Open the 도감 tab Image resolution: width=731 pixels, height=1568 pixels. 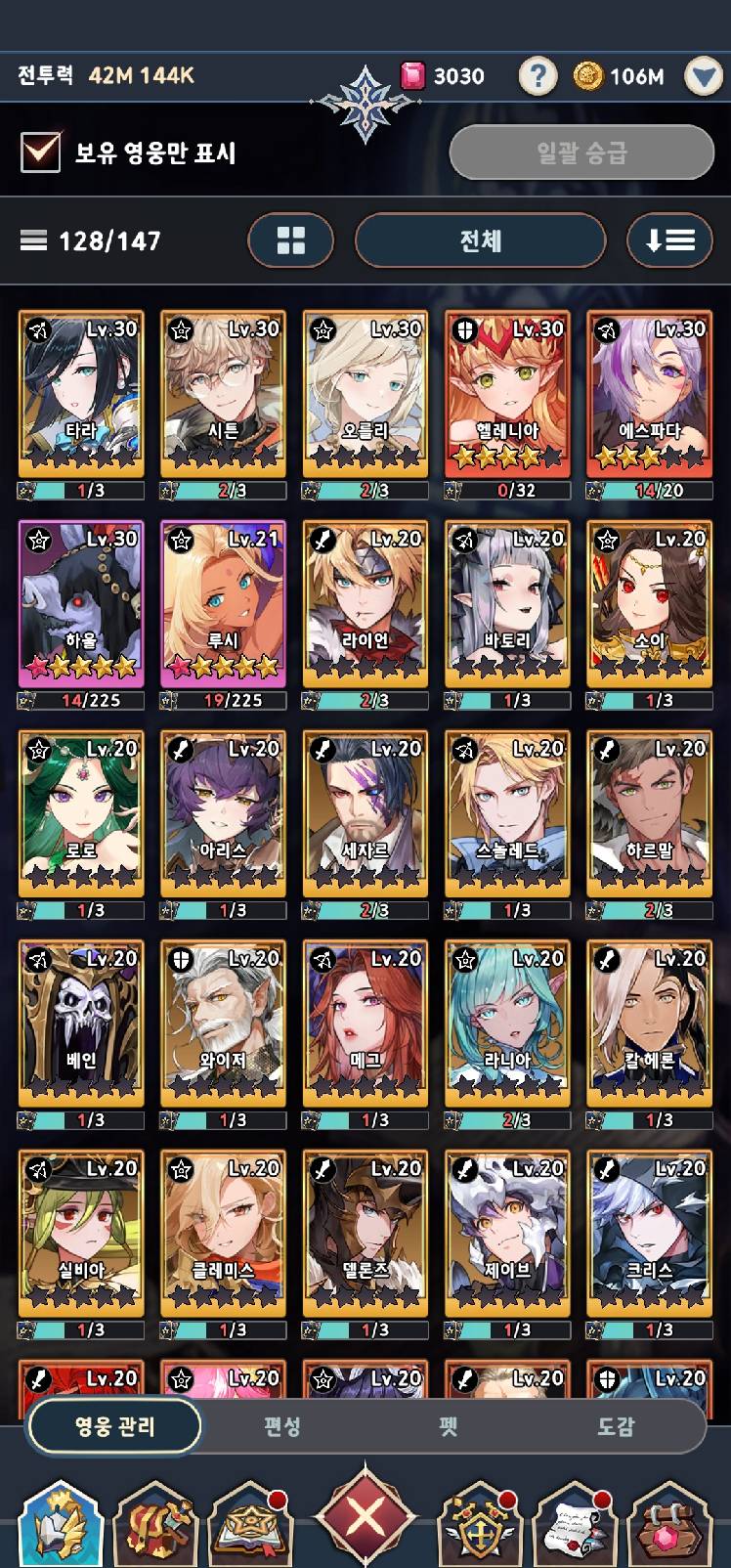(x=616, y=1426)
